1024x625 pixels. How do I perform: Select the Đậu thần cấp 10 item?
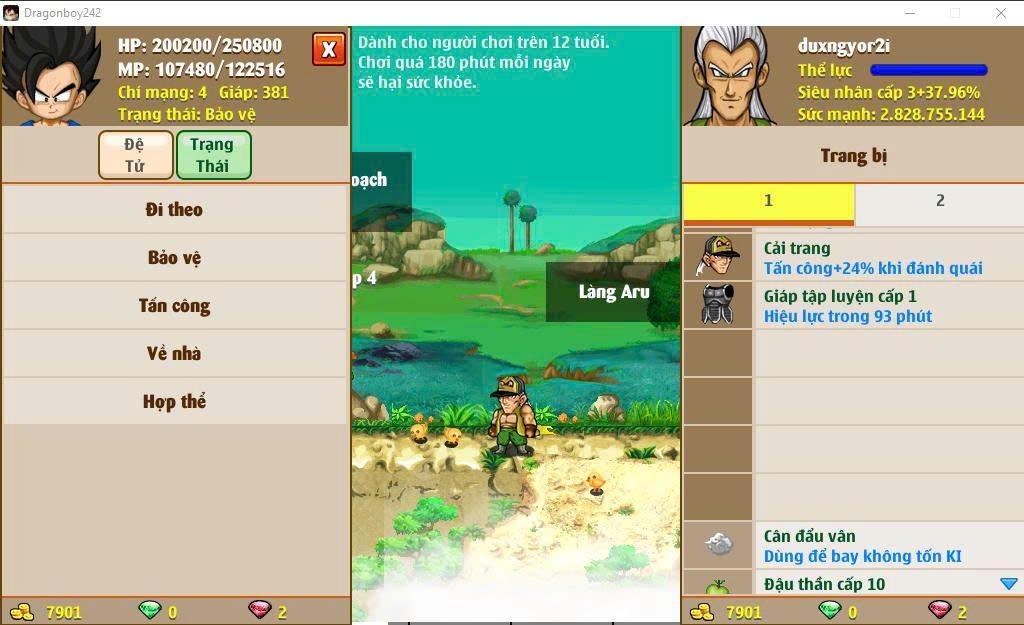tap(852, 584)
